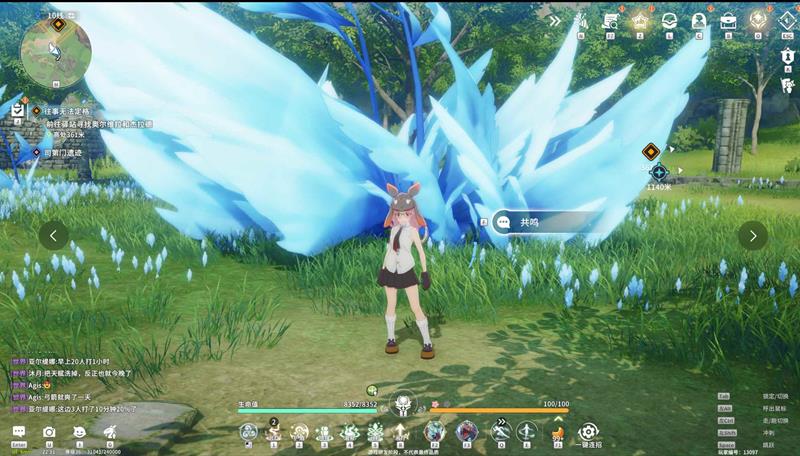Image resolution: width=800 pixels, height=456 pixels.
Task: Click the left arrow navigation button
Action: 54,235
